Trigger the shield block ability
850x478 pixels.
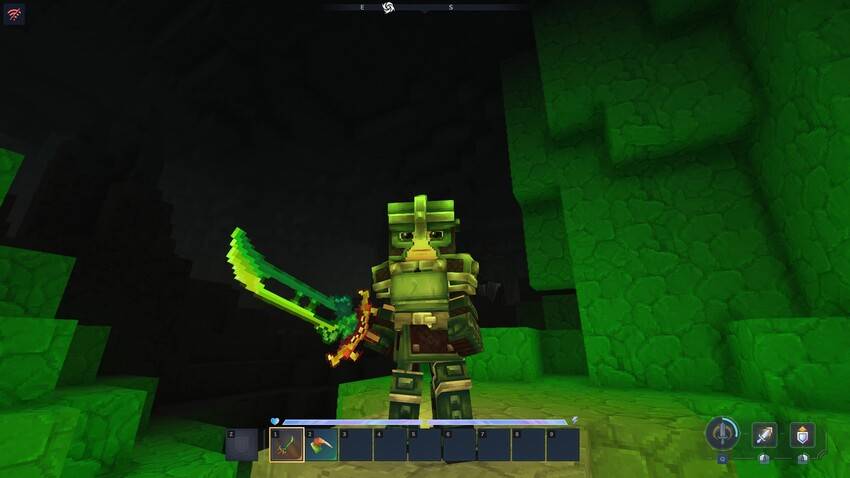point(802,435)
